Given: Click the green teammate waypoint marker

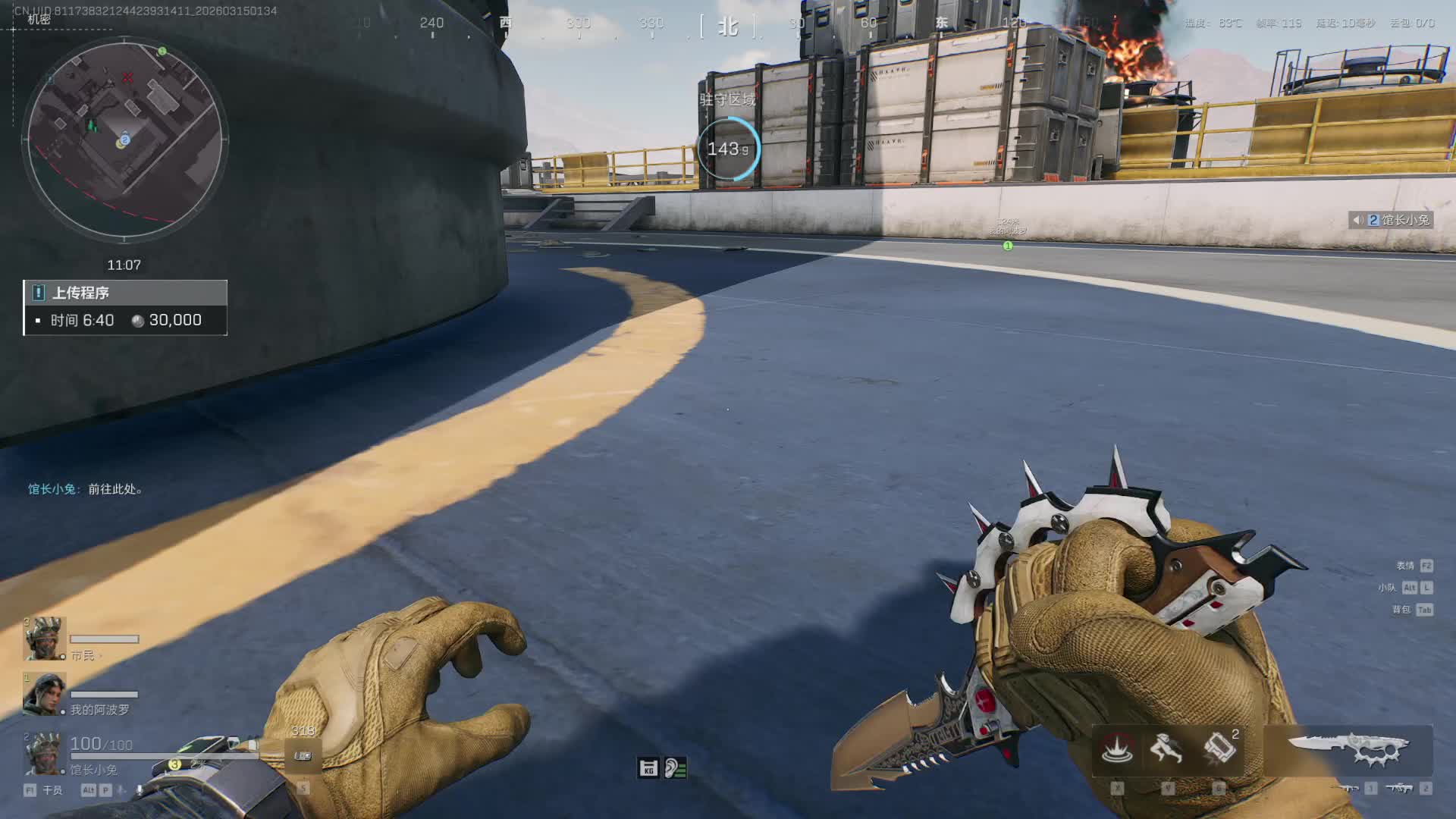Looking at the screenshot, I should (x=1008, y=246).
